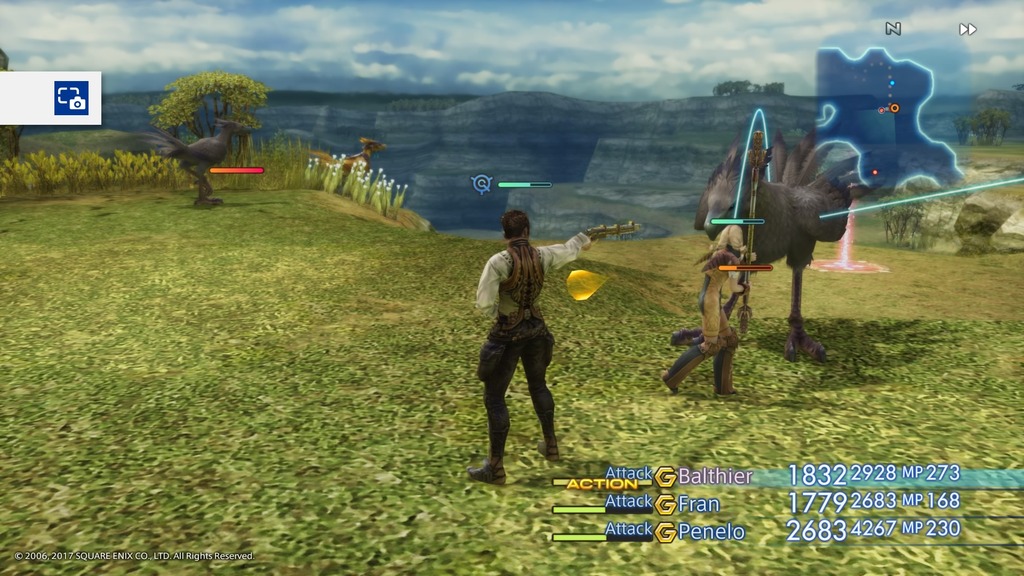Click Penelo's gambit G icon
Screen dimensions: 1024x576
pos(665,533)
